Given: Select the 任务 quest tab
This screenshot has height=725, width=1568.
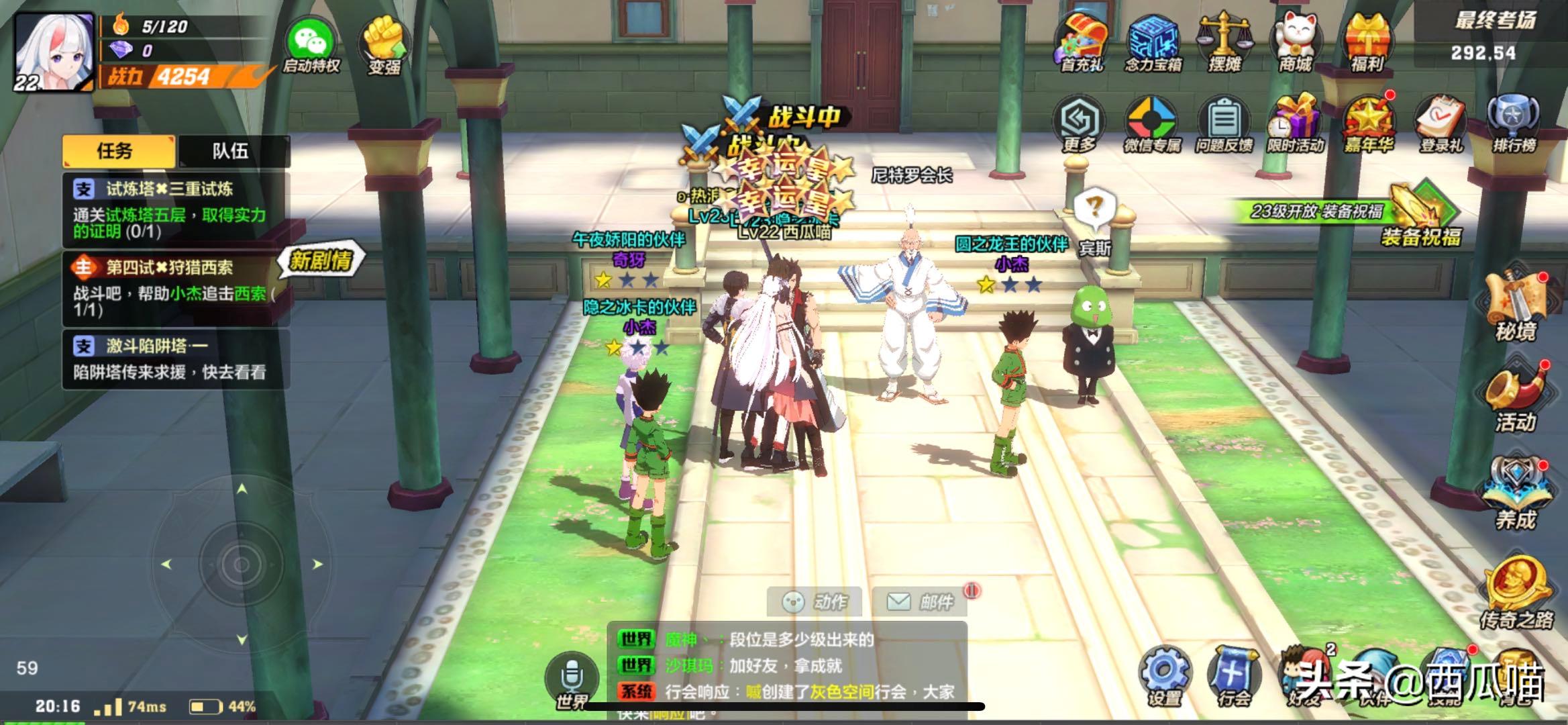Looking at the screenshot, I should click(x=117, y=151).
